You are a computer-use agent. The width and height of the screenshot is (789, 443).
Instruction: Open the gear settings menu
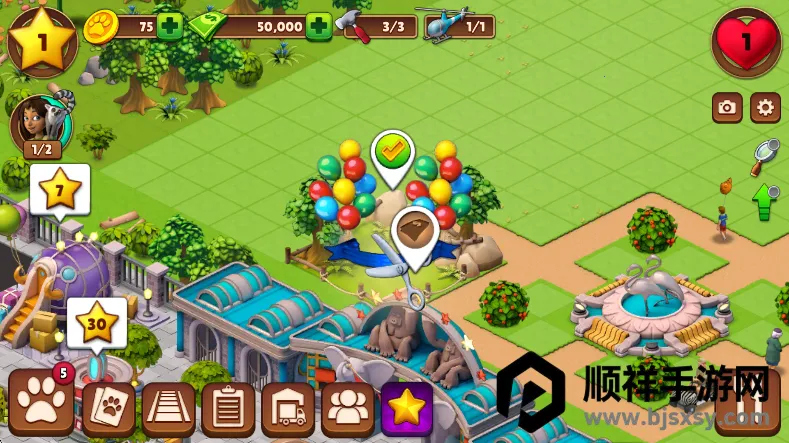(765, 108)
